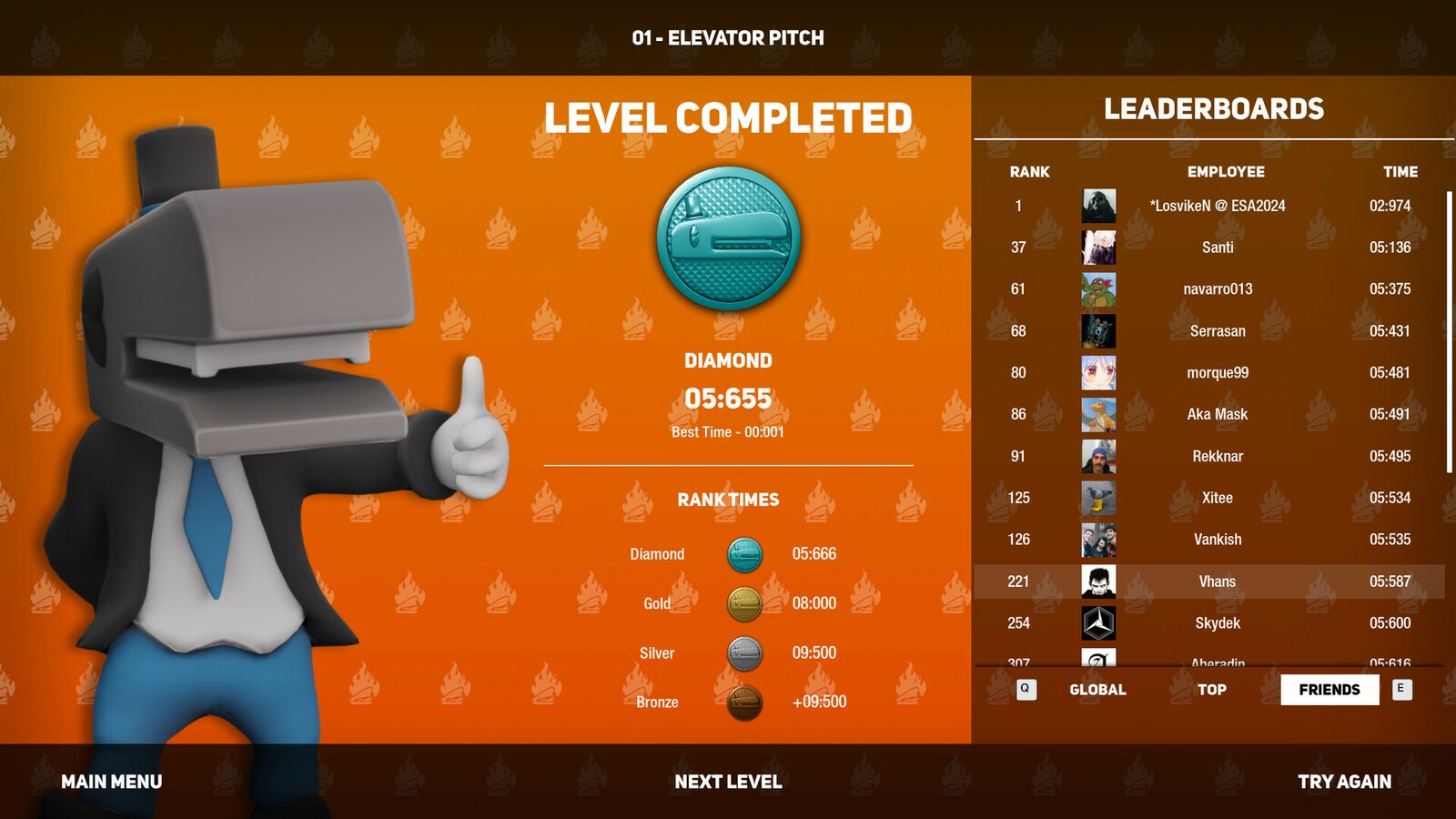Click the leaderboard scrollbar
Image resolution: width=1456 pixels, height=819 pixels.
coord(1449,332)
